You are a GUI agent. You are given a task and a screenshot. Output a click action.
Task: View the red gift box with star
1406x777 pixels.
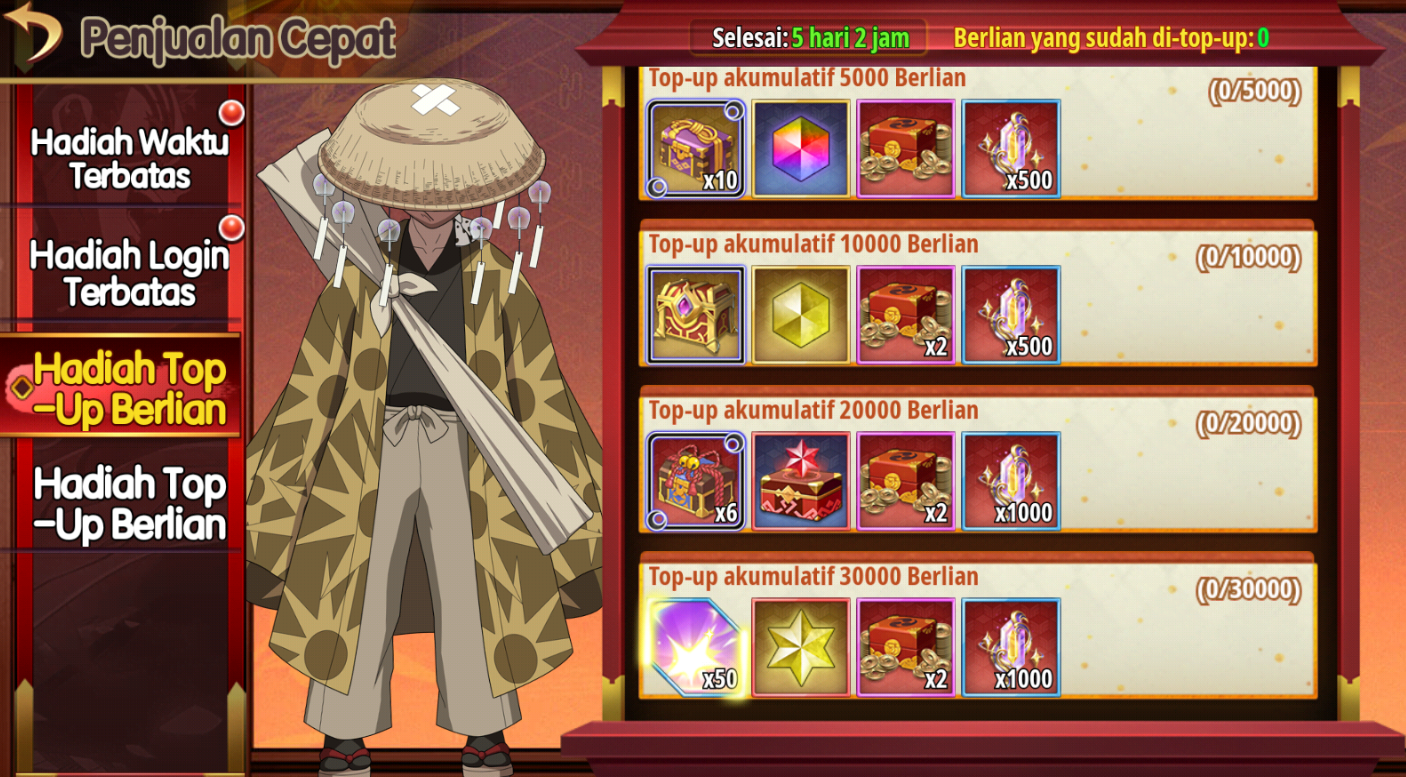point(801,481)
